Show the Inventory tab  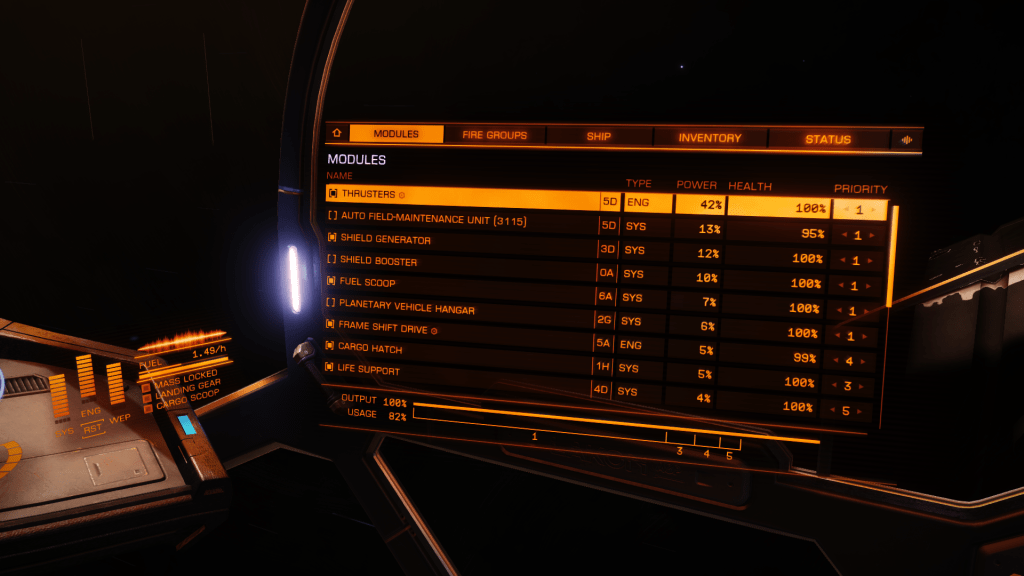click(x=710, y=138)
